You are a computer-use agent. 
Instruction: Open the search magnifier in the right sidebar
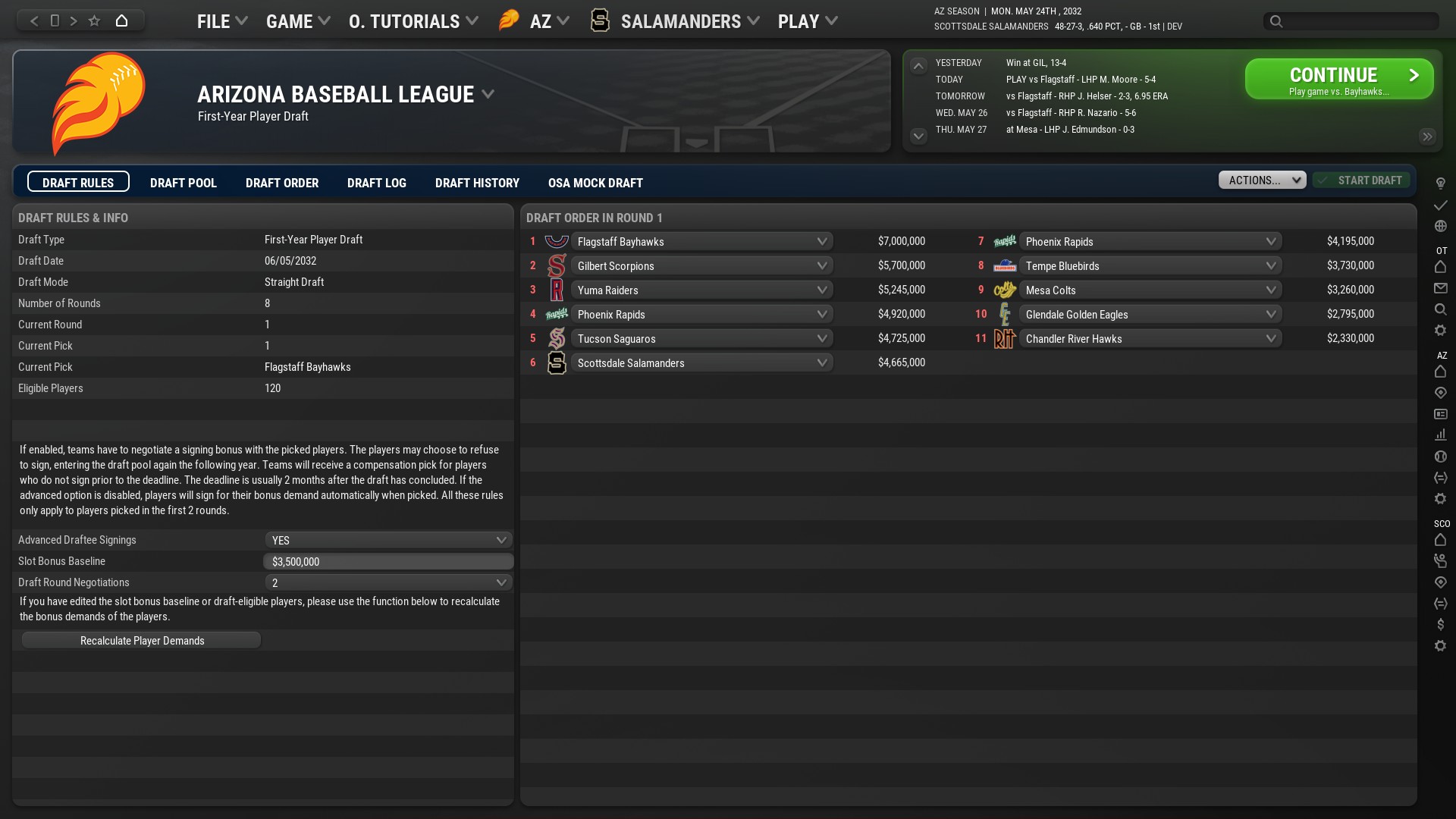(1440, 309)
